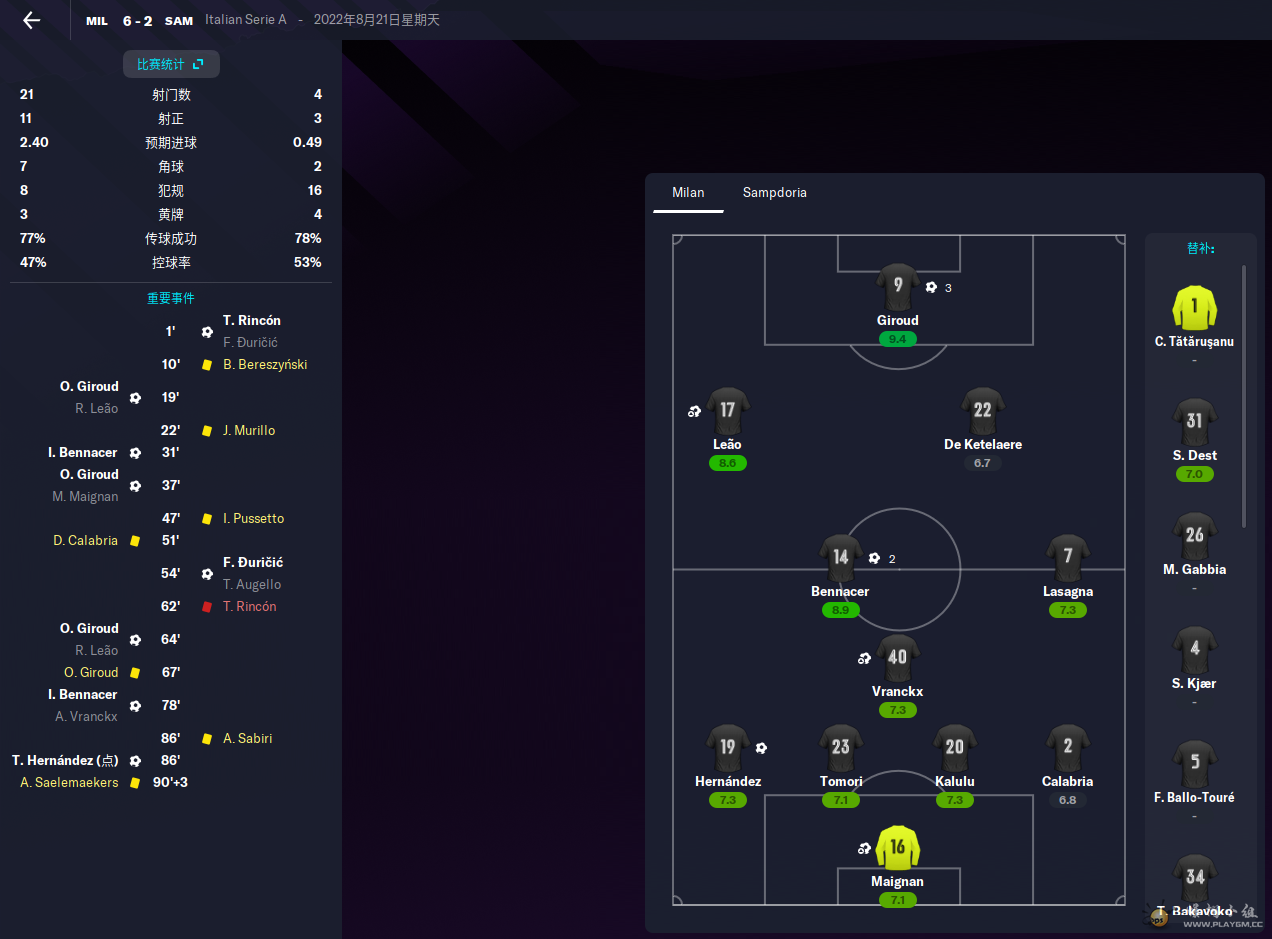Open Calabria's number 2 shirt
The height and width of the screenshot is (939, 1272).
(x=1067, y=749)
